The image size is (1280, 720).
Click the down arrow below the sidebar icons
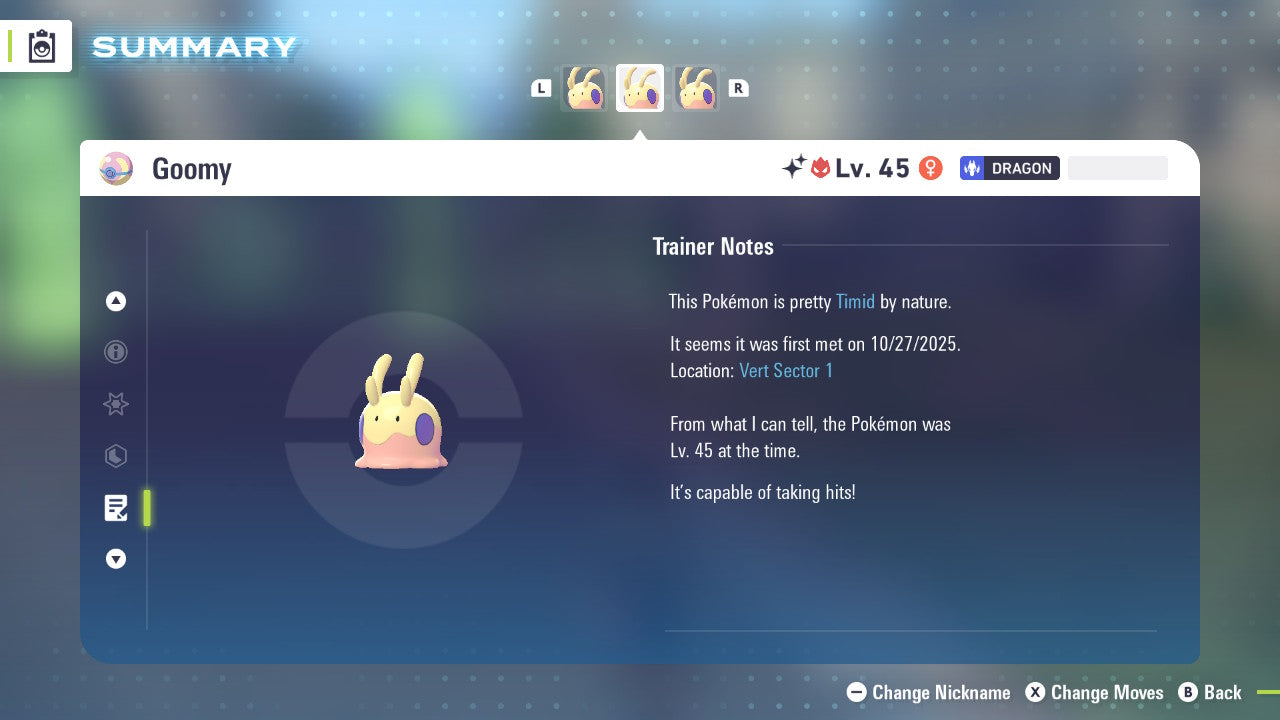pos(116,559)
